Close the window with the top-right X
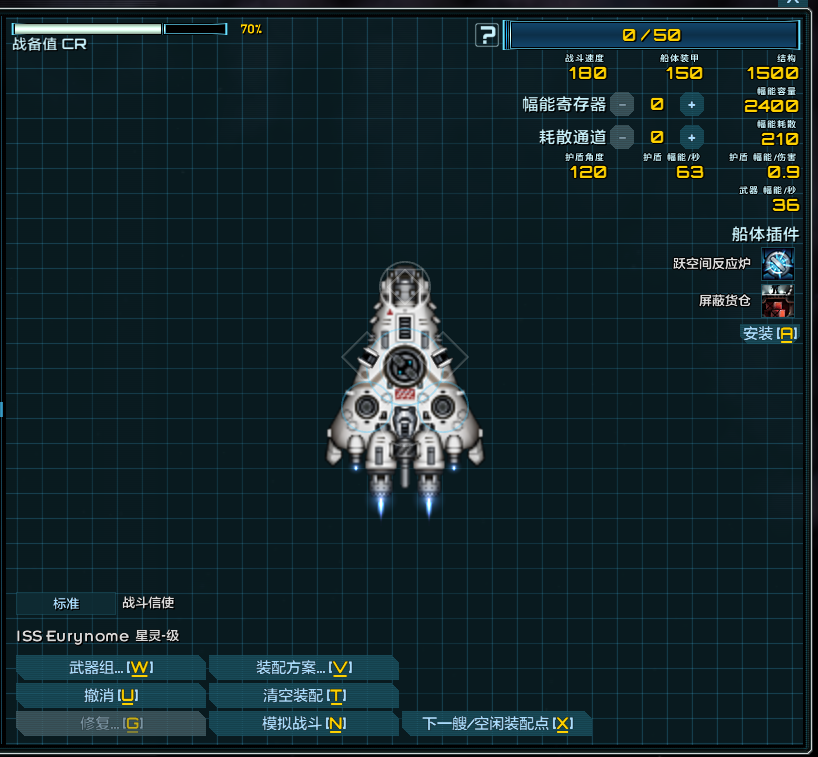This screenshot has height=757, width=818. tap(793, 4)
